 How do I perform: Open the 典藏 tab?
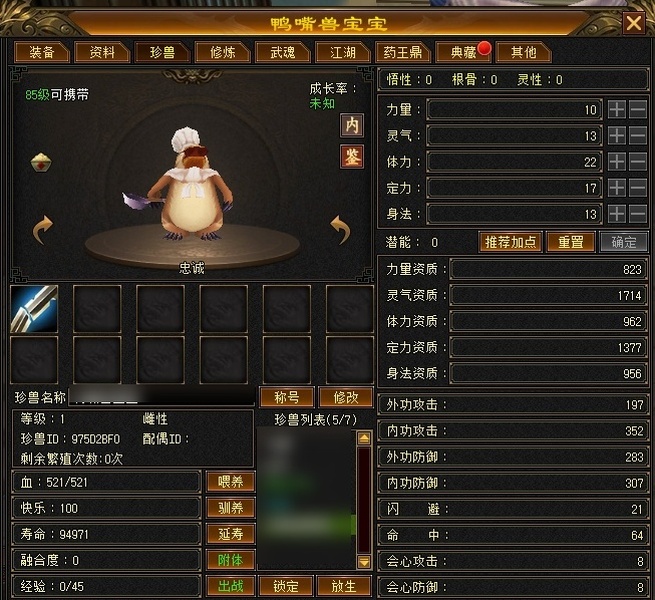[458, 52]
